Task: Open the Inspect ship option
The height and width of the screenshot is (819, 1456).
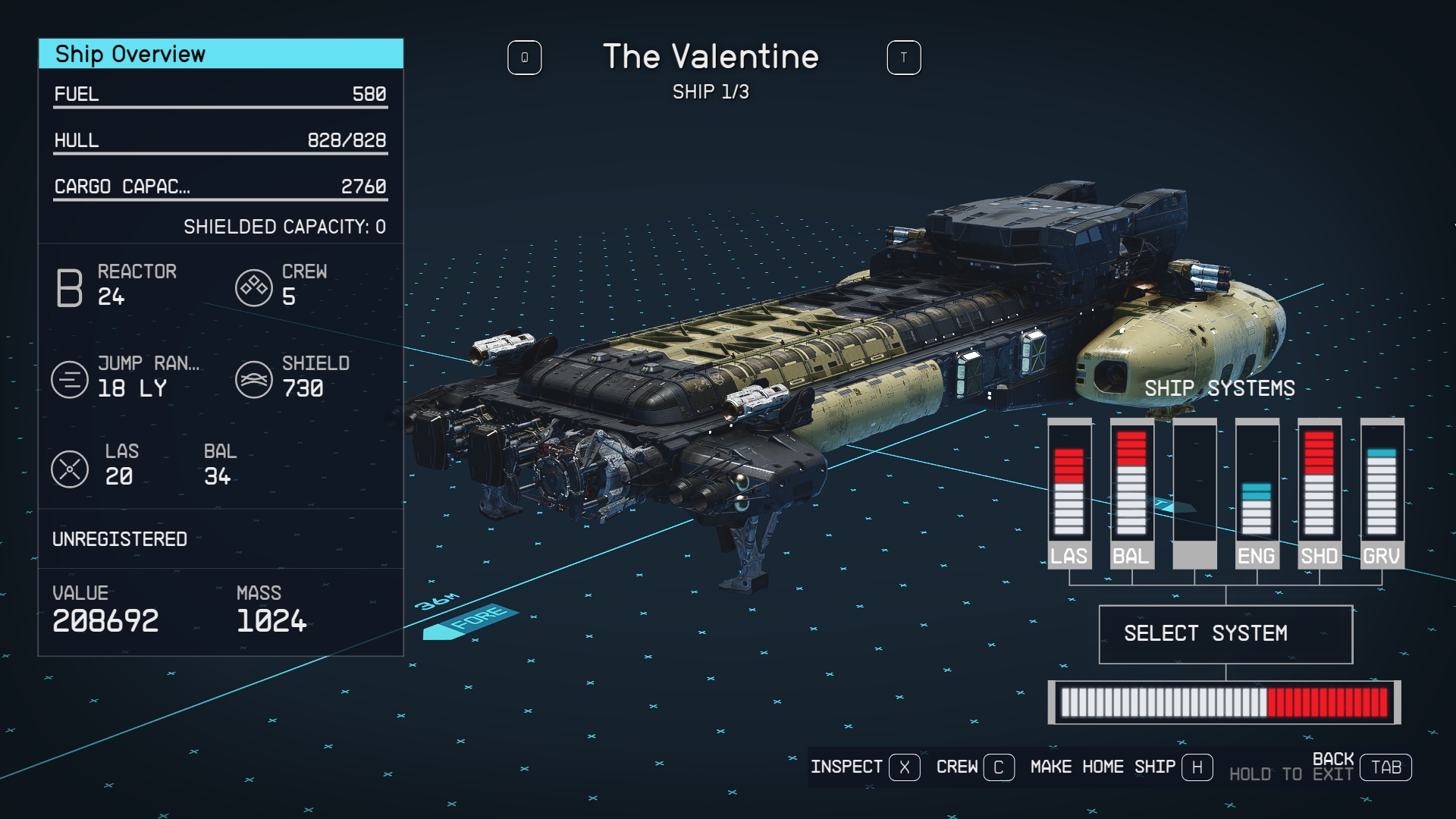Action: [864, 767]
